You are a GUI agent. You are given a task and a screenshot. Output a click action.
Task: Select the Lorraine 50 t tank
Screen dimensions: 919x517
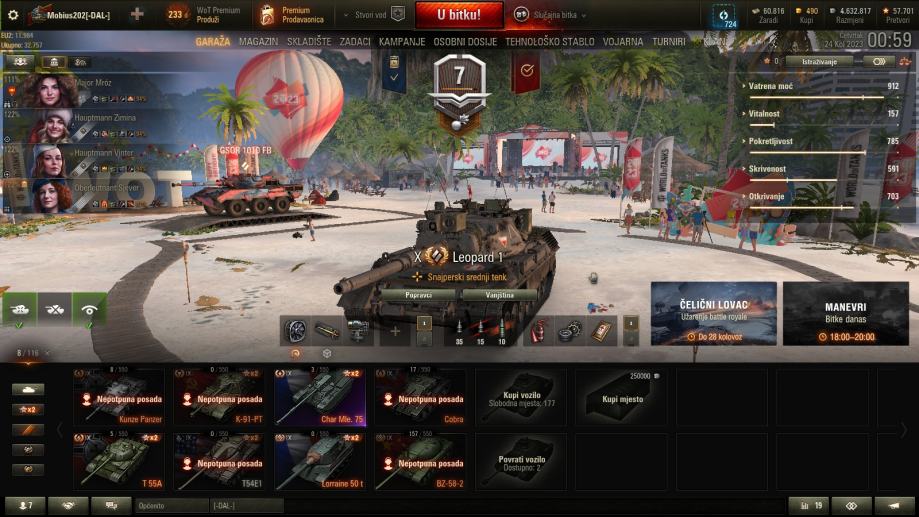click(322, 460)
